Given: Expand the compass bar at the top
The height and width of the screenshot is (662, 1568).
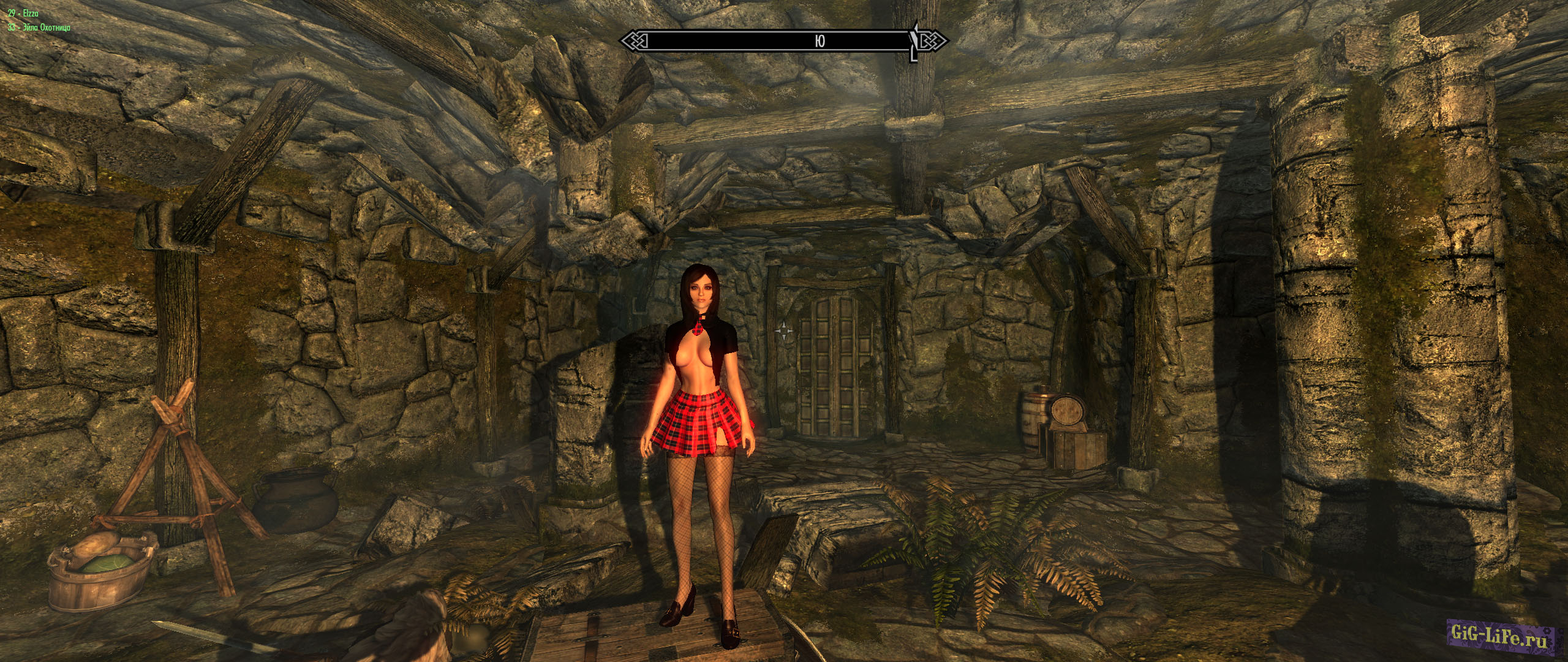Looking at the screenshot, I should click(784, 40).
